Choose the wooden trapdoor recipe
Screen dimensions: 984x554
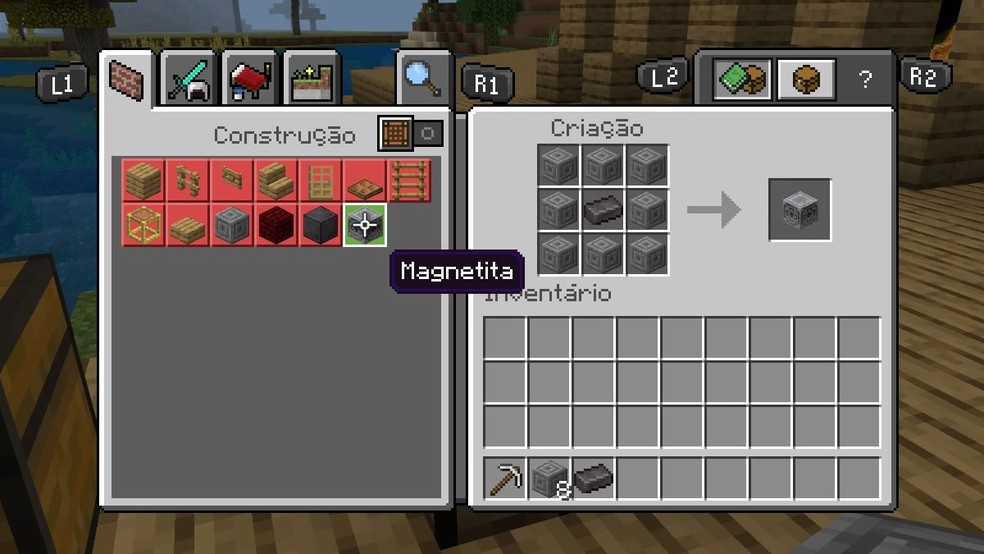pos(363,180)
